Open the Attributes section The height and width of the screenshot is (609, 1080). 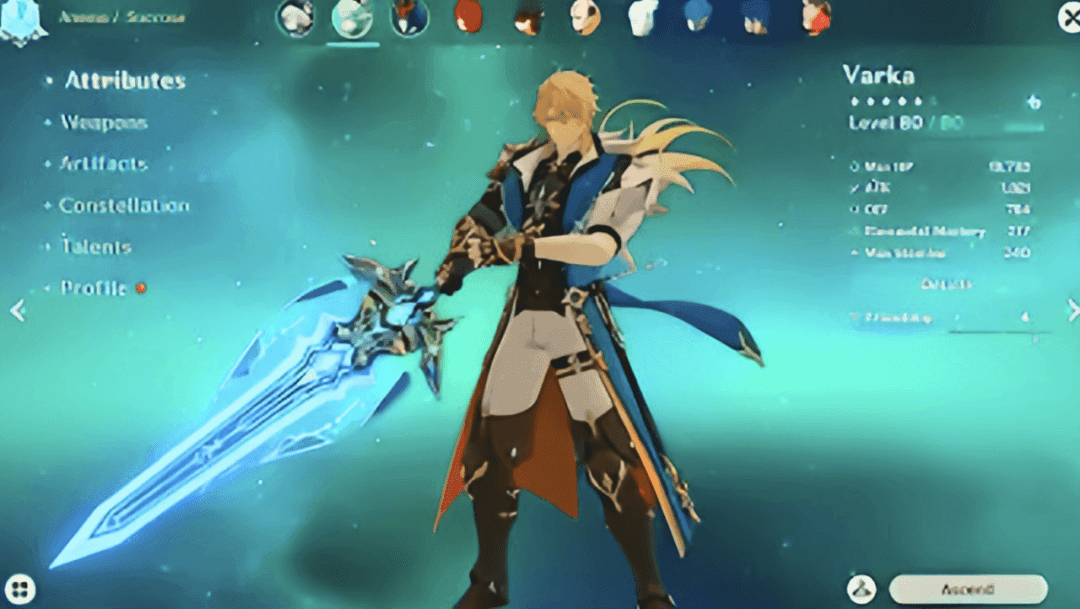pos(125,81)
